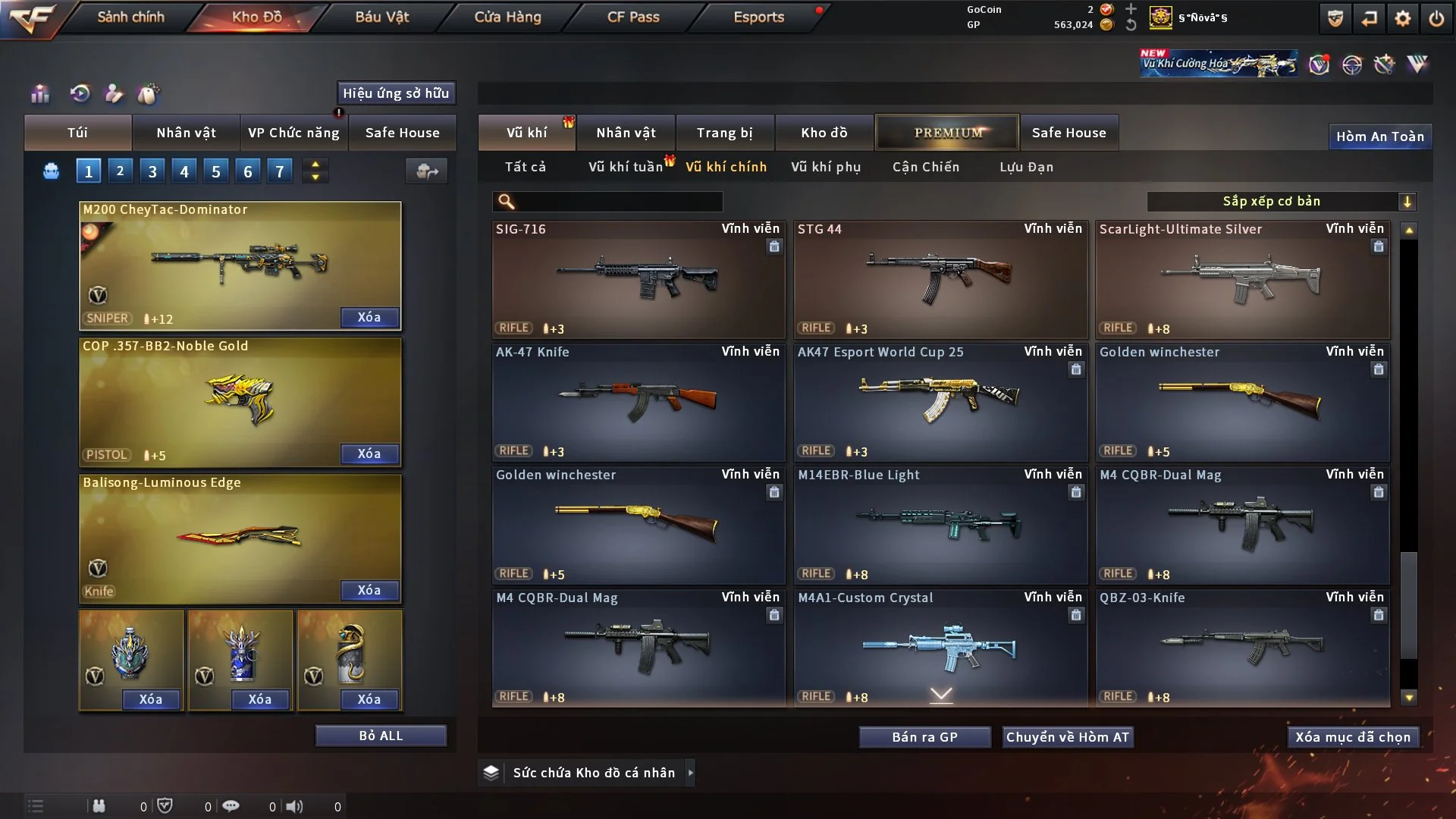Select bag number 3

[152, 171]
